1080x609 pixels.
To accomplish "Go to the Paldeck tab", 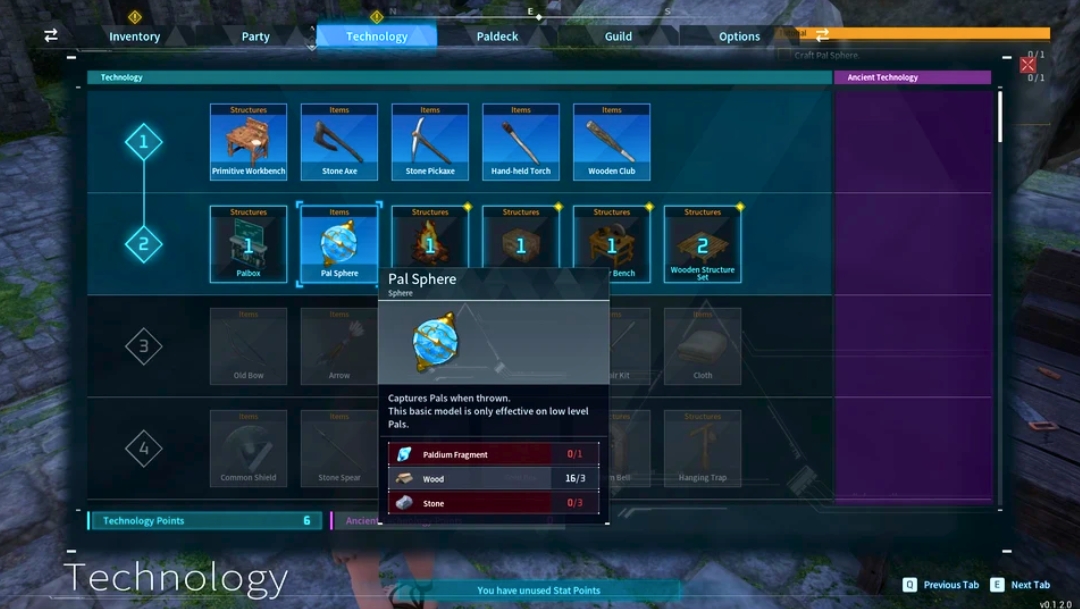I will click(497, 36).
